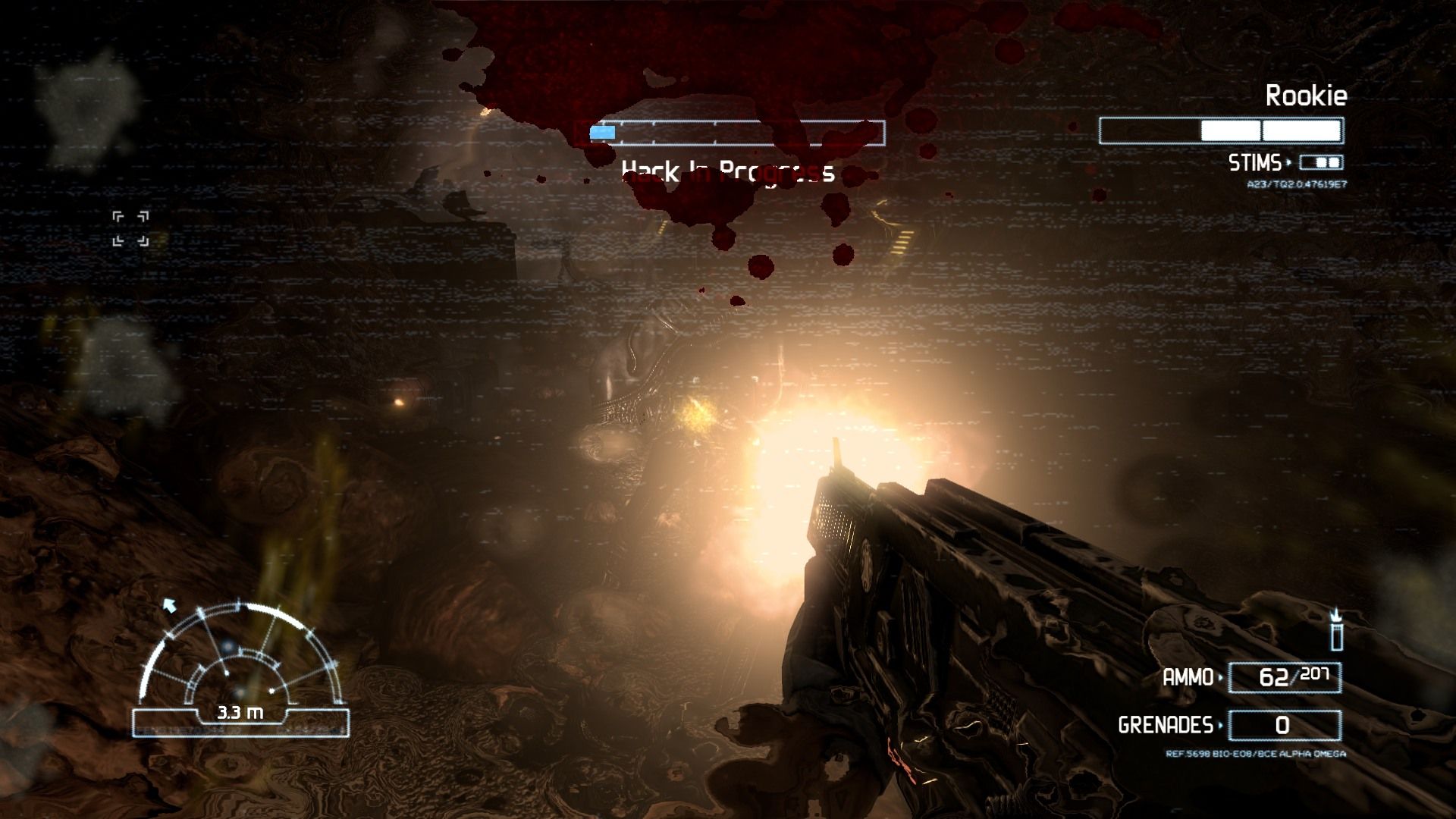Click the contact dot on the tracker's right side
Viewport: 1456px width, 819px height.
271,691
